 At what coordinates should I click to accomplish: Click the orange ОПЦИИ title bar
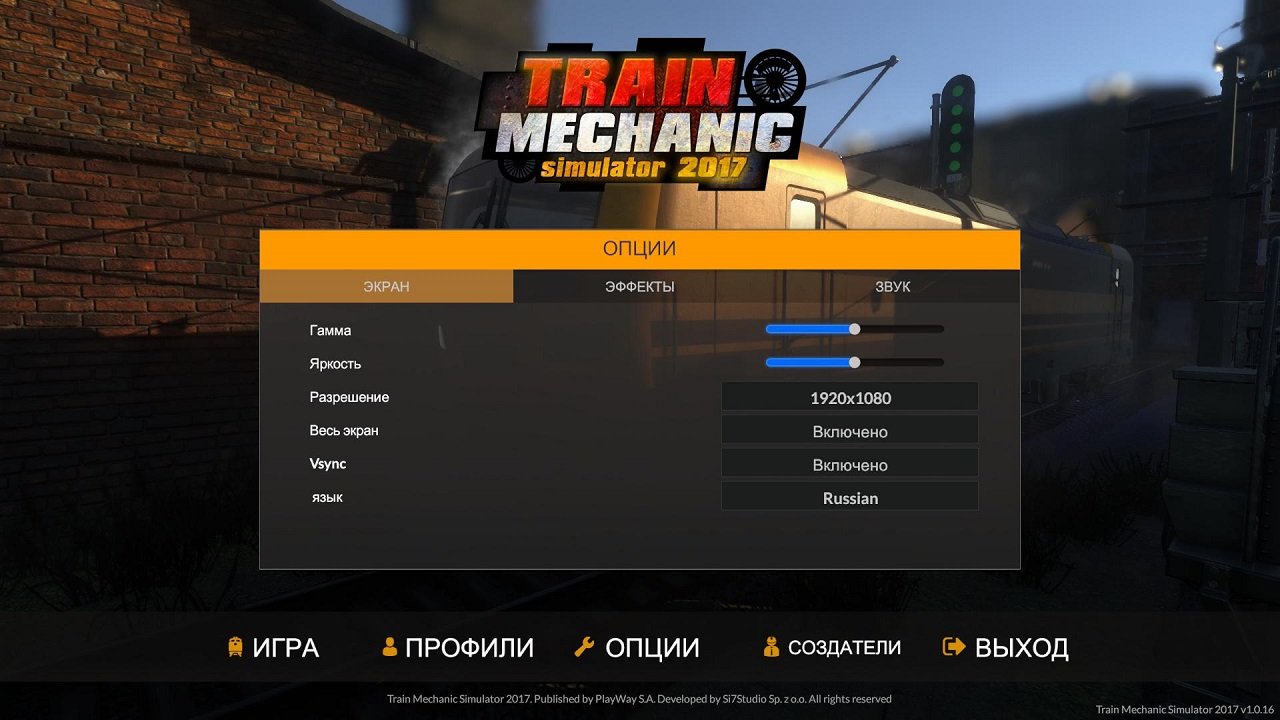click(x=640, y=248)
